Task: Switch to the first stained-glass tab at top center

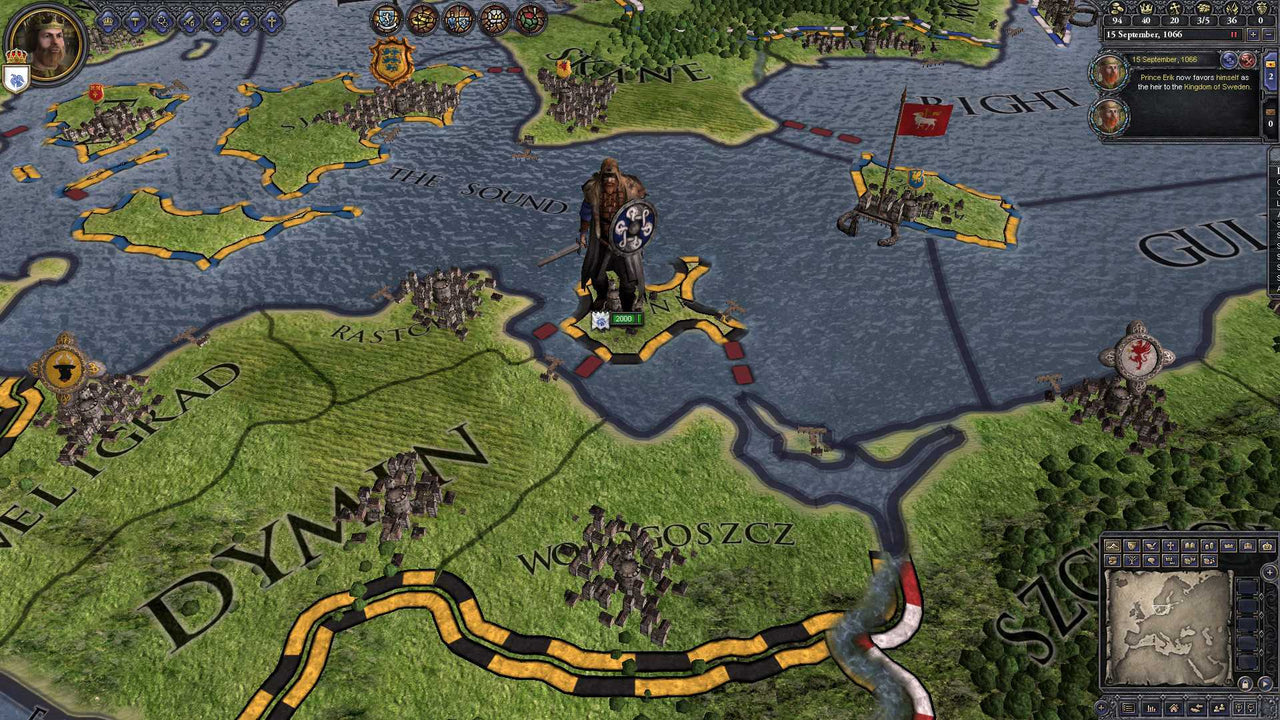Action: [385, 21]
